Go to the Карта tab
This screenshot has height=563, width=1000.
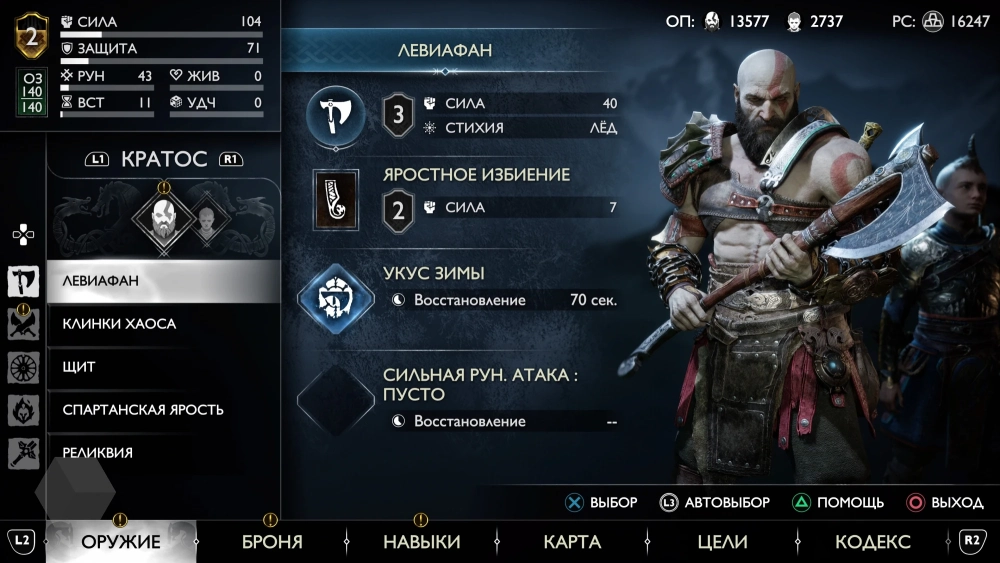point(572,542)
